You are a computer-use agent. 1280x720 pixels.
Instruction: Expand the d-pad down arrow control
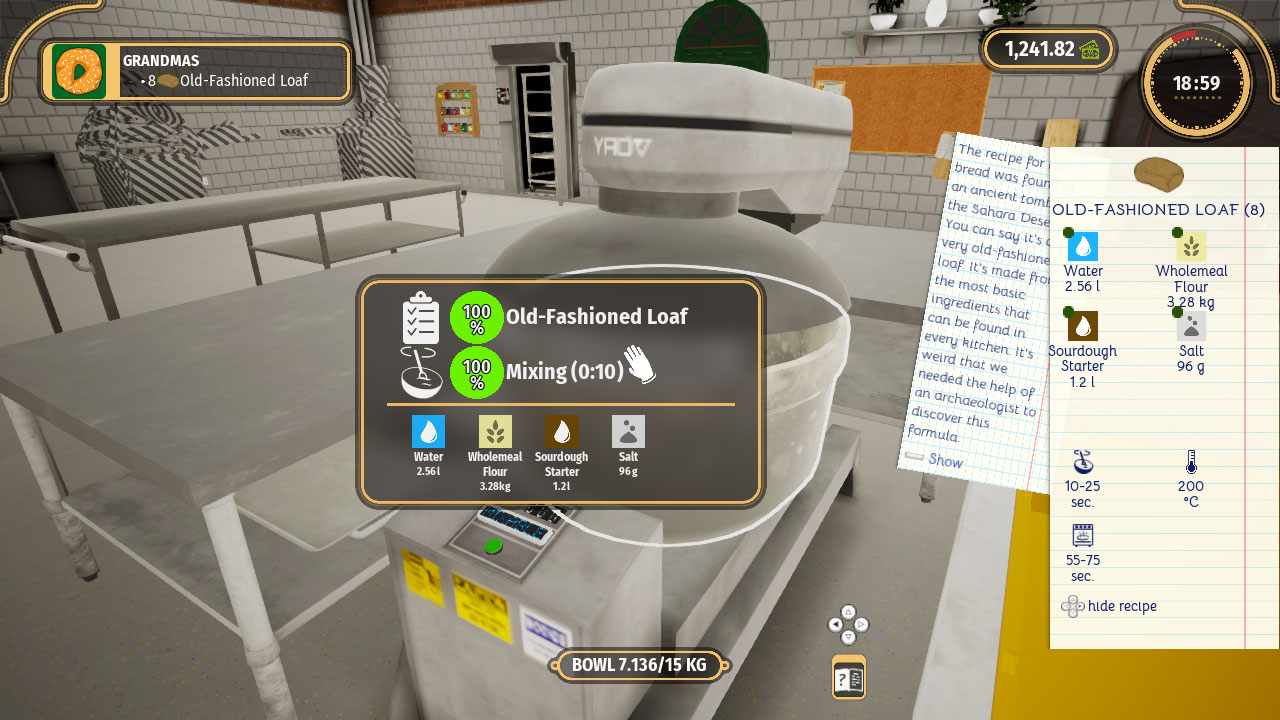click(x=848, y=637)
